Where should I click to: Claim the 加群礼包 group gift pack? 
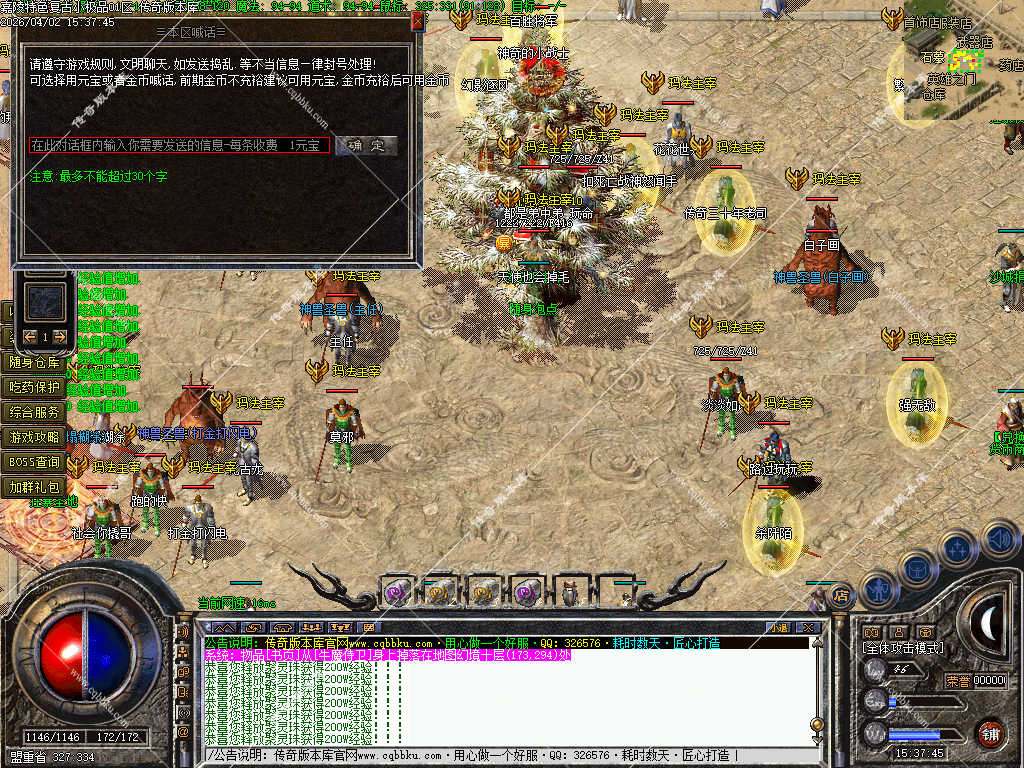tap(35, 487)
